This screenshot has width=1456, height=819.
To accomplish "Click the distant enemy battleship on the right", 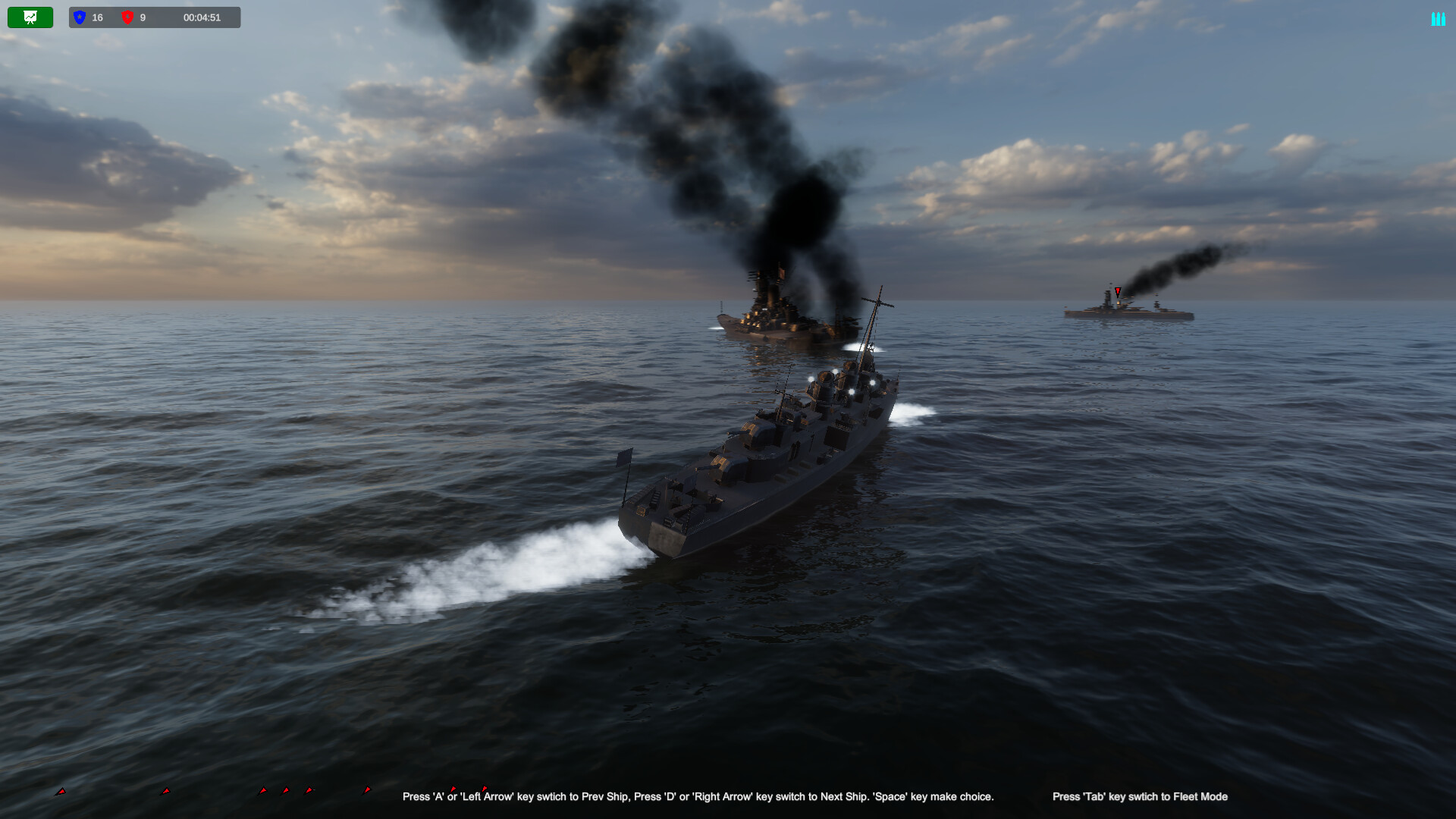I will point(1126,309).
